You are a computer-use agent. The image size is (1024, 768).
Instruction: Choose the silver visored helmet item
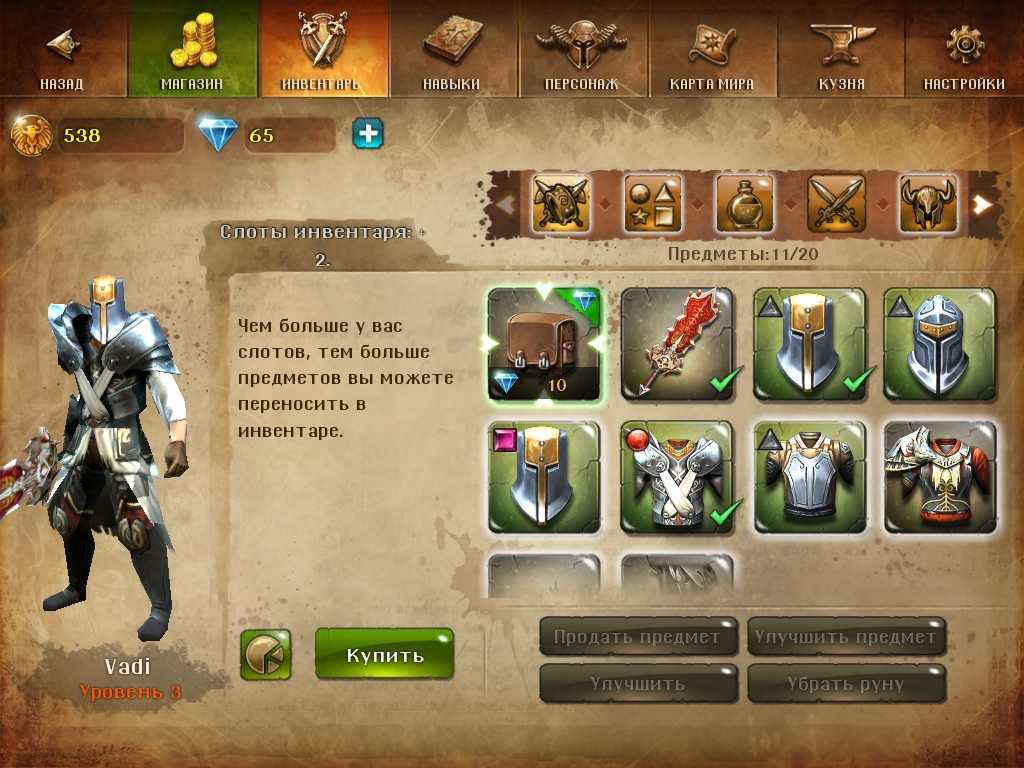(x=940, y=344)
